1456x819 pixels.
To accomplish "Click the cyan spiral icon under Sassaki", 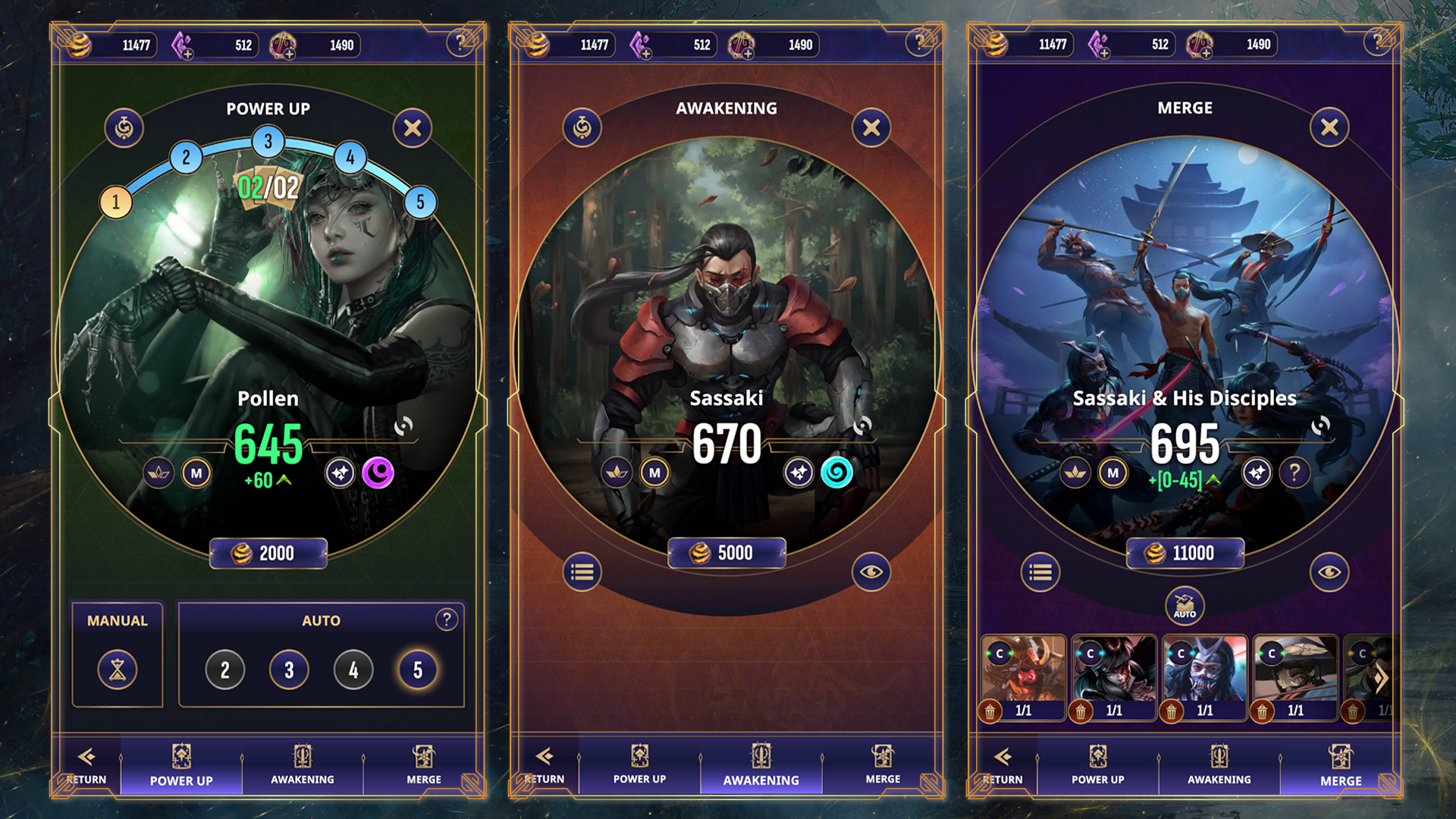I will click(x=836, y=473).
